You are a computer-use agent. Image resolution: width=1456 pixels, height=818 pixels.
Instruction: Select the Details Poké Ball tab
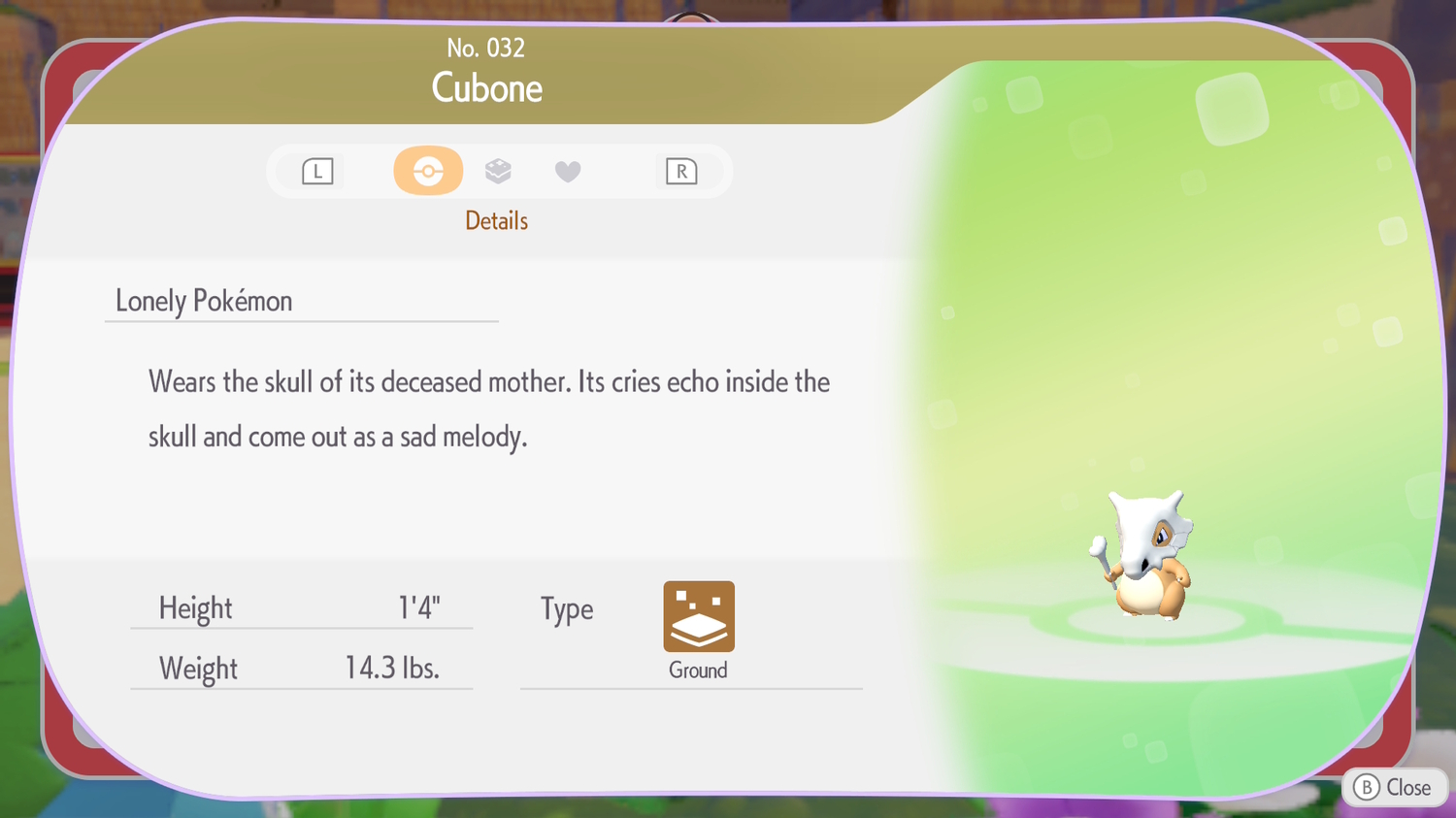tap(428, 171)
